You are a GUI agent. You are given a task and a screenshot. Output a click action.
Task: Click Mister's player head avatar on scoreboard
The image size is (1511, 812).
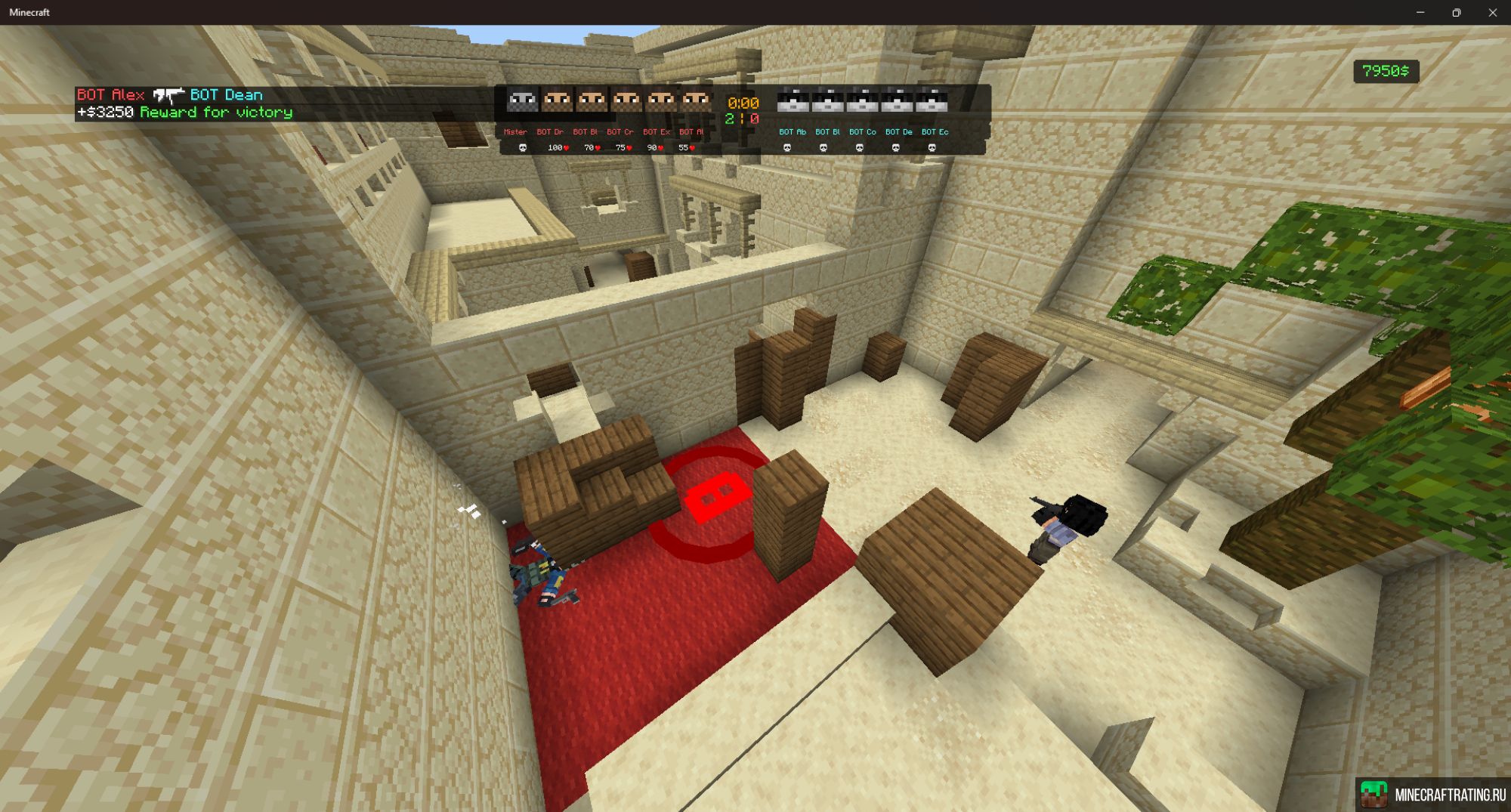[x=522, y=100]
